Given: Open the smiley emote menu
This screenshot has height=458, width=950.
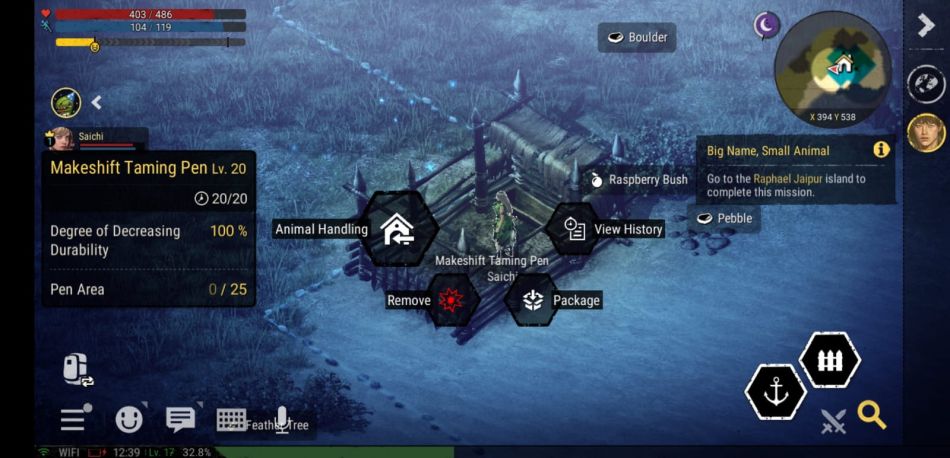Looking at the screenshot, I should click(128, 420).
